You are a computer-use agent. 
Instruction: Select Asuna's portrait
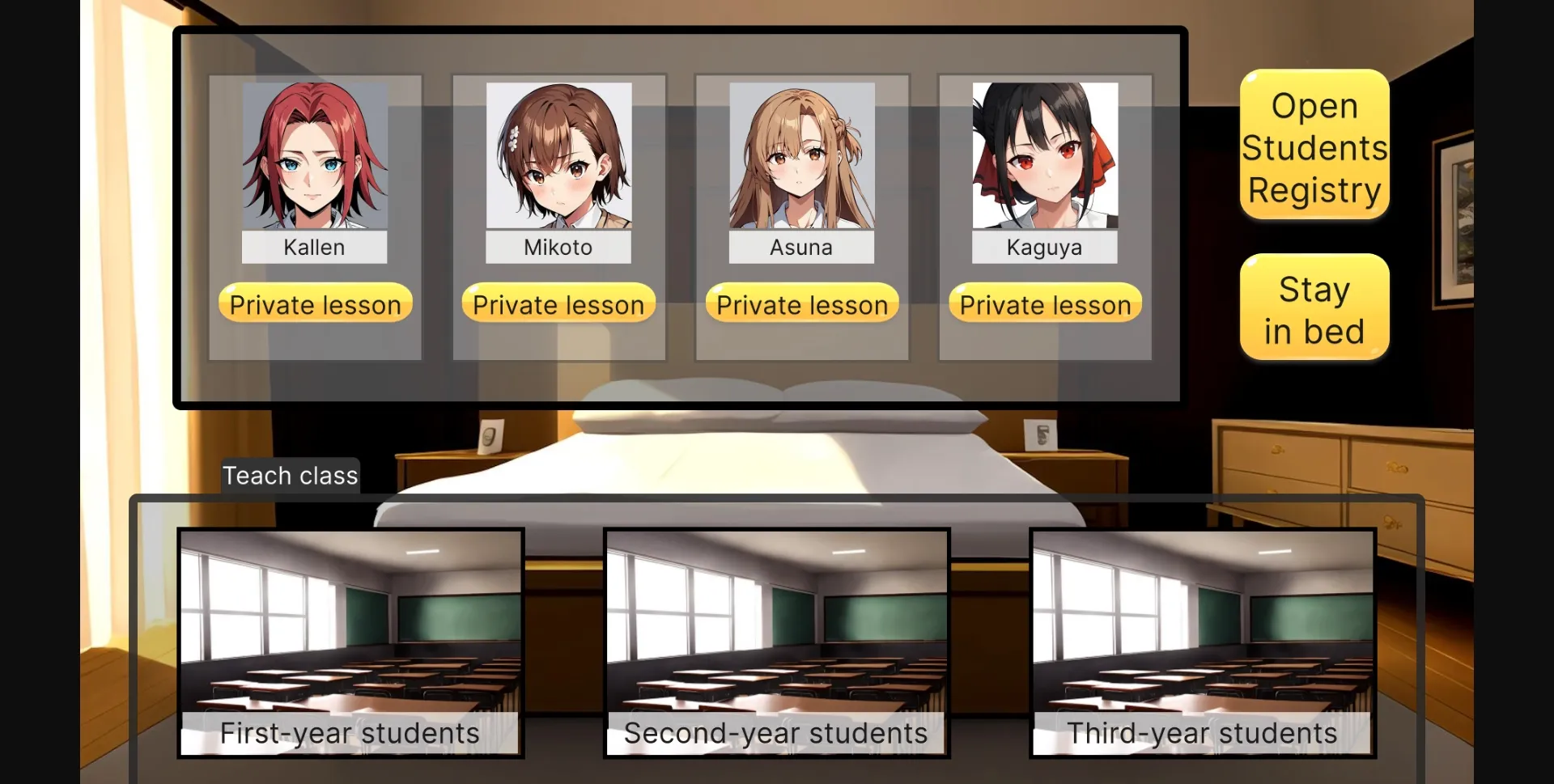pyautogui.click(x=801, y=158)
